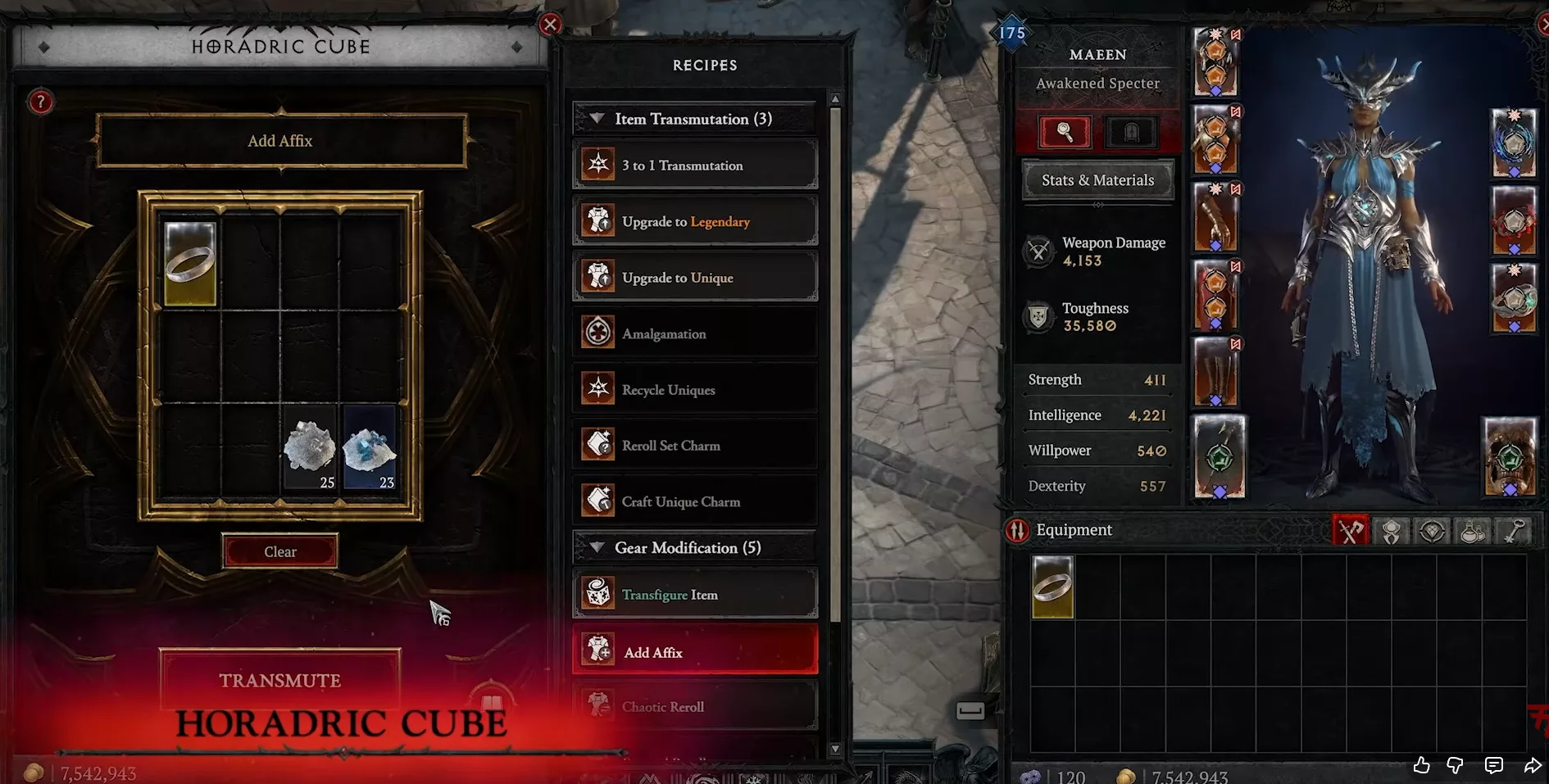Click the Clear button

[x=279, y=551]
